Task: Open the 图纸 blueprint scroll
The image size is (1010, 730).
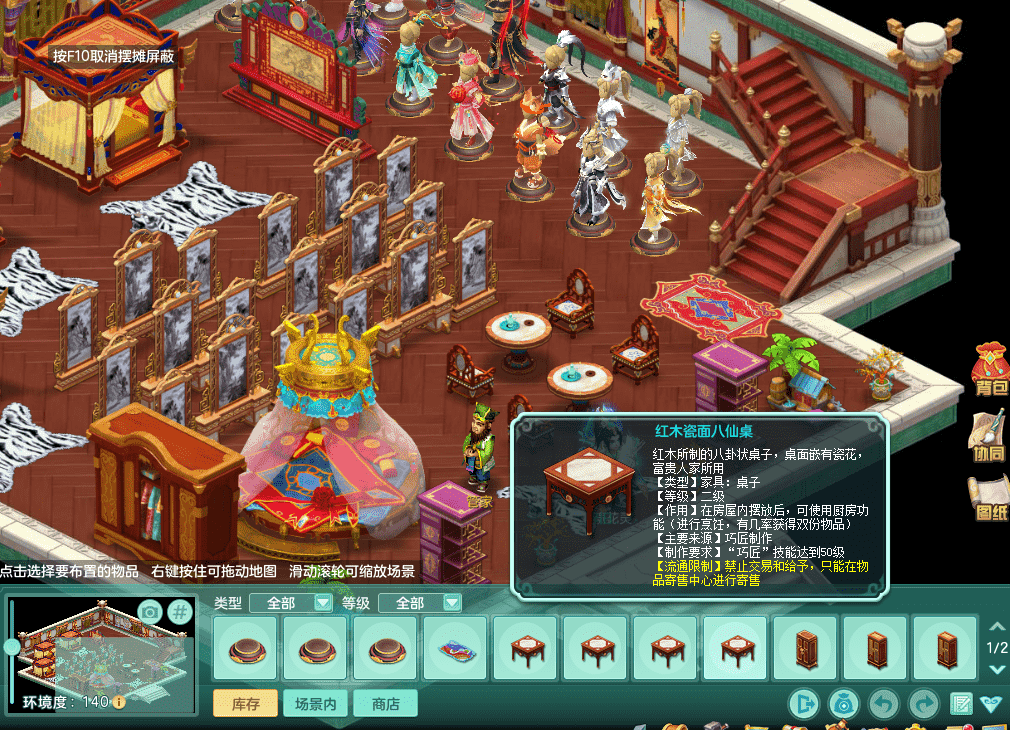Action: 990,497
